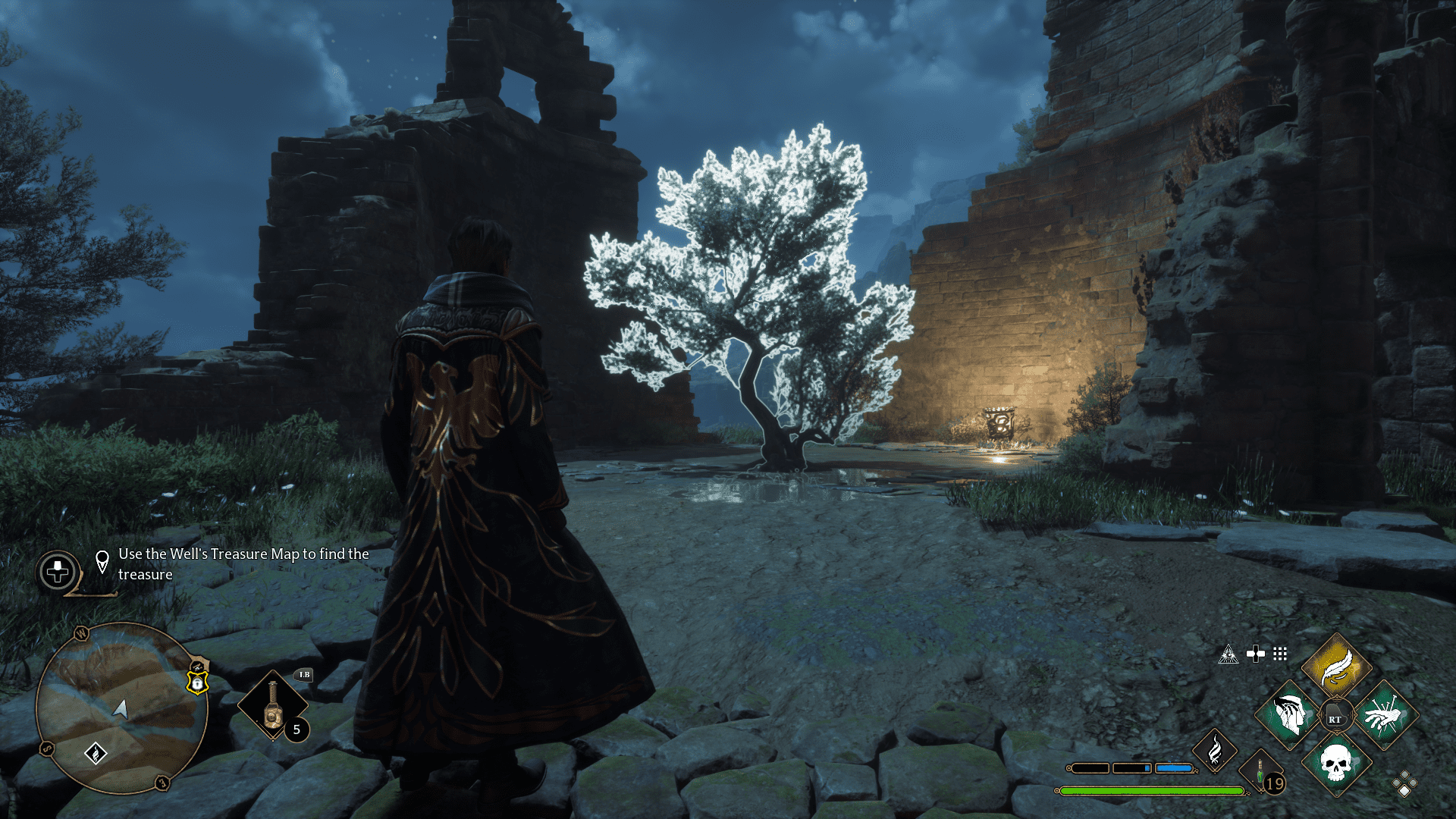Cast the yellow feather Levioso spell
1456x819 pixels.
click(x=1336, y=667)
